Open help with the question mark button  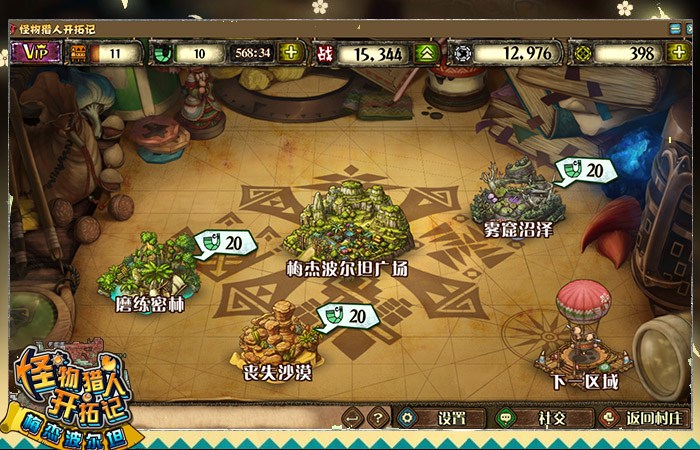tap(376, 418)
